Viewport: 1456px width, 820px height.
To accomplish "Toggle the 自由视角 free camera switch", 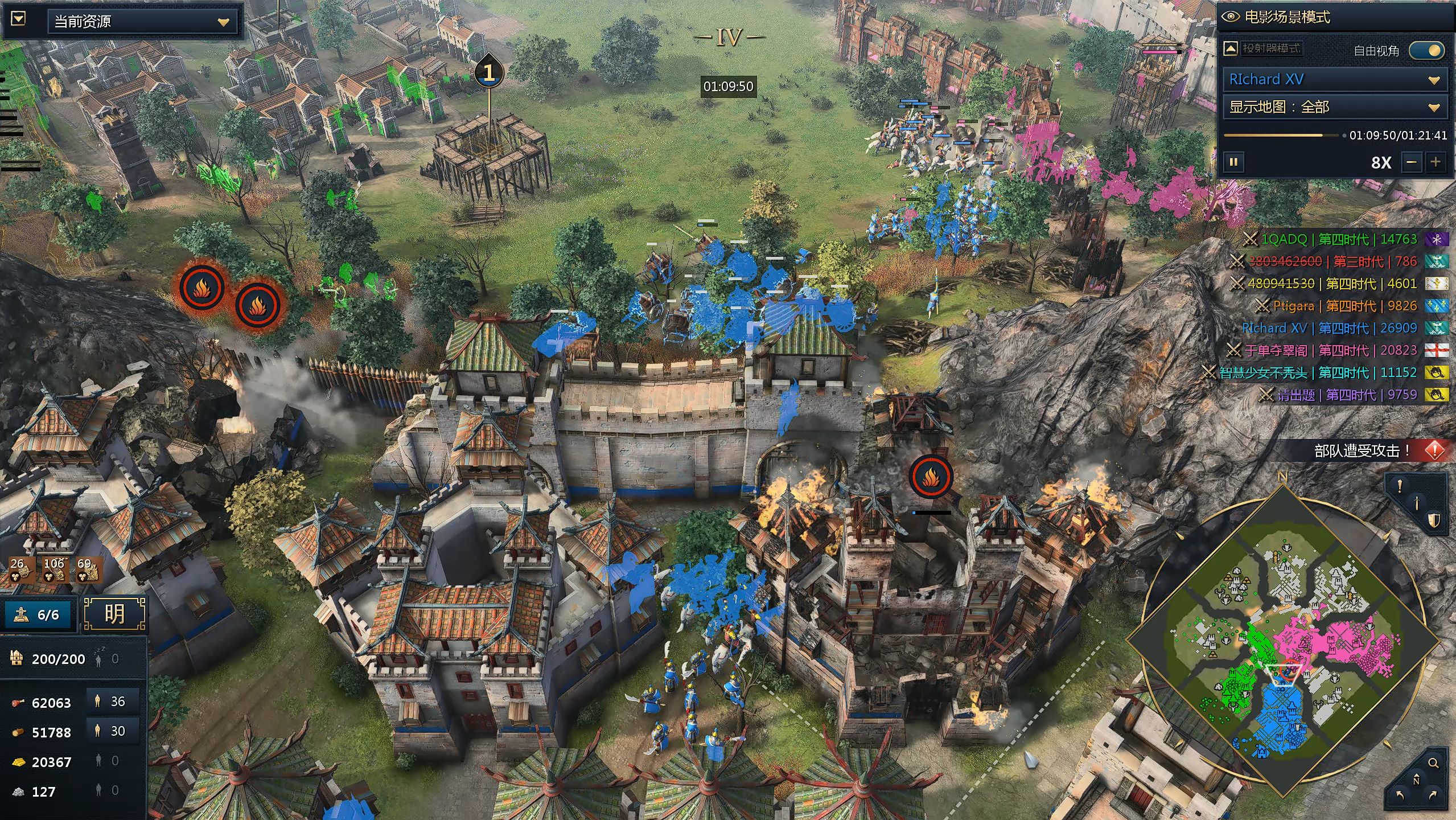I will click(x=1426, y=51).
